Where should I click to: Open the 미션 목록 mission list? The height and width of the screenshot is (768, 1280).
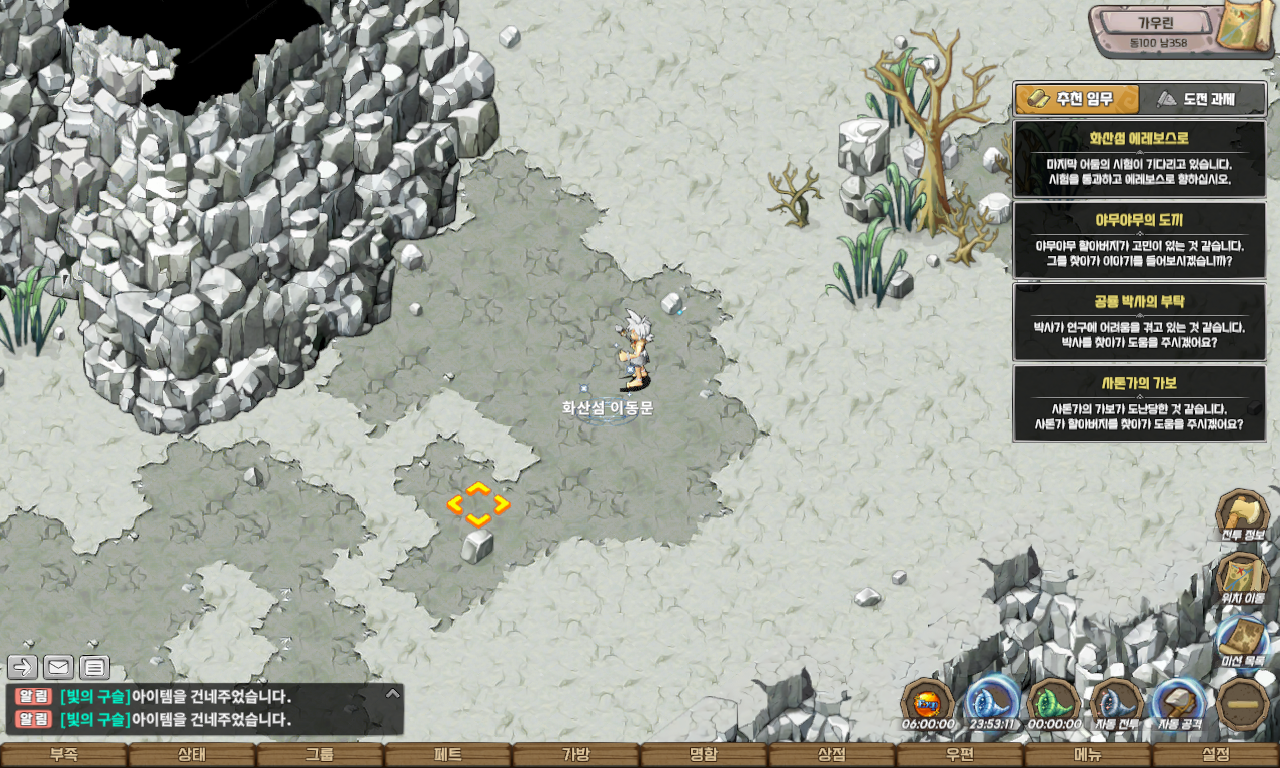click(1242, 642)
